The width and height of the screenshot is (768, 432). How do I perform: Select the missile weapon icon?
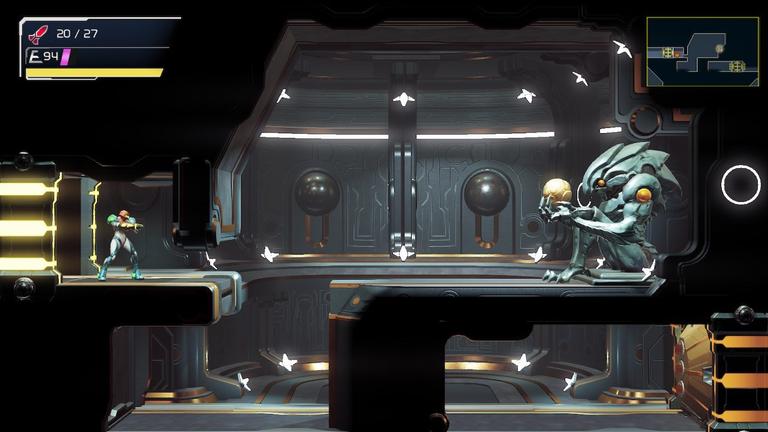(38, 34)
